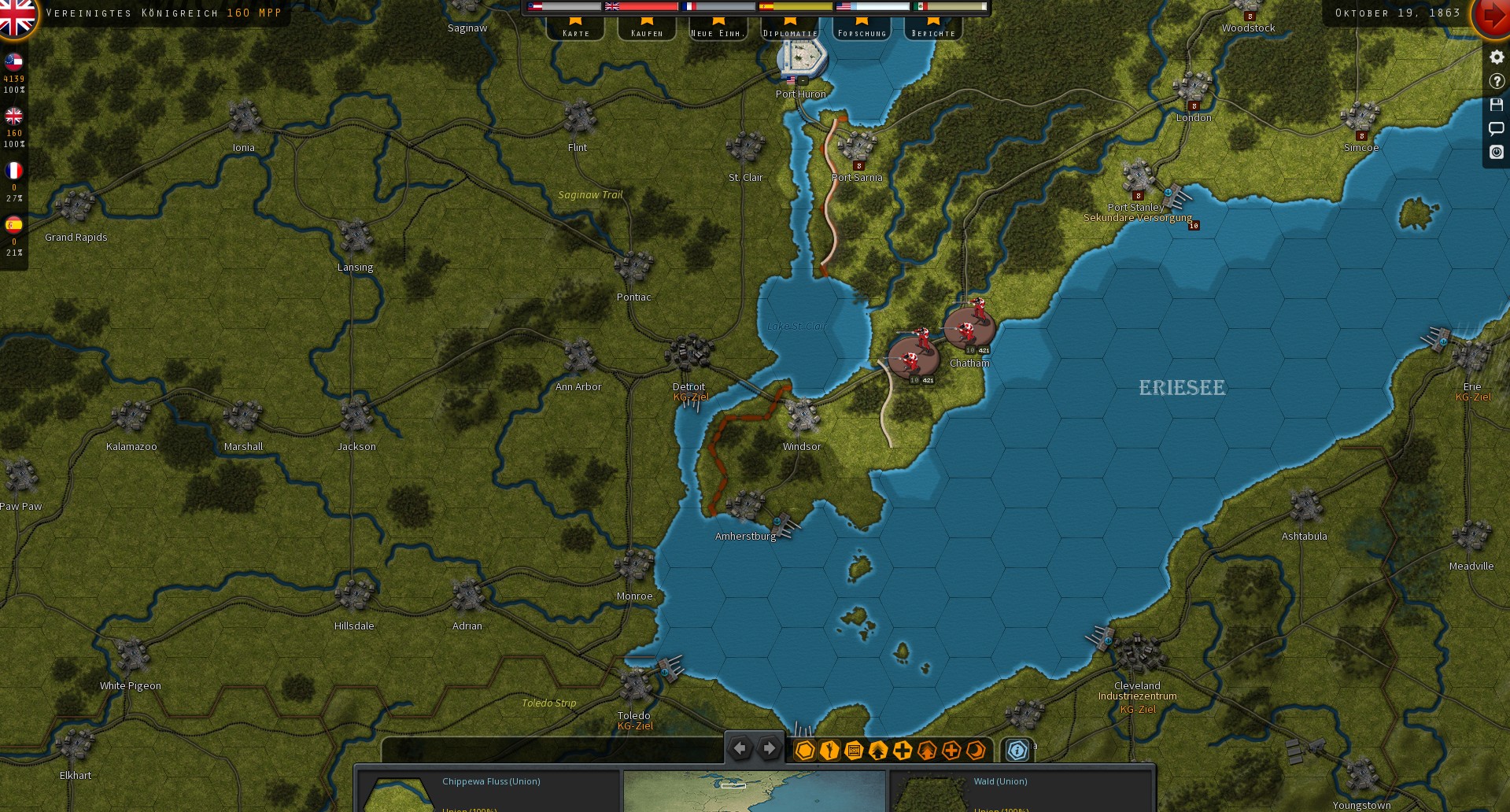Click the next unit arrow above the minimap

[767, 748]
